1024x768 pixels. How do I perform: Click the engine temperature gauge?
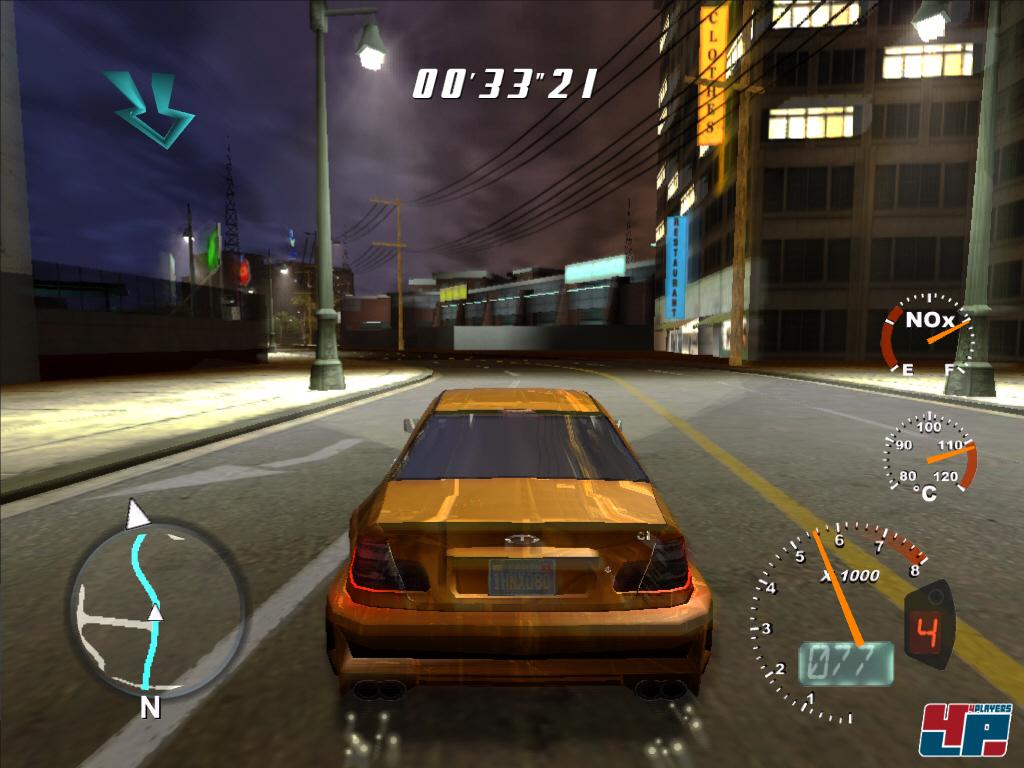(930, 453)
